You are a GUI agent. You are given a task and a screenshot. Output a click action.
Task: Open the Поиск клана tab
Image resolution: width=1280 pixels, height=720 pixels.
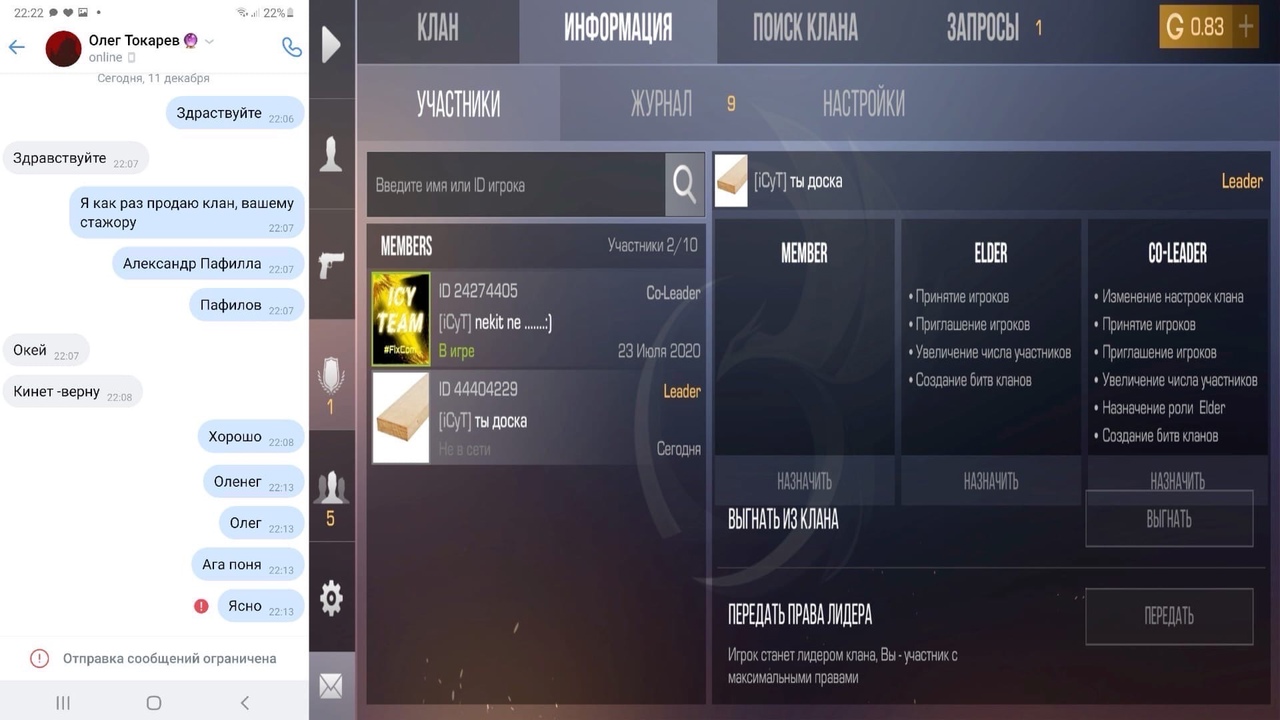(x=805, y=29)
